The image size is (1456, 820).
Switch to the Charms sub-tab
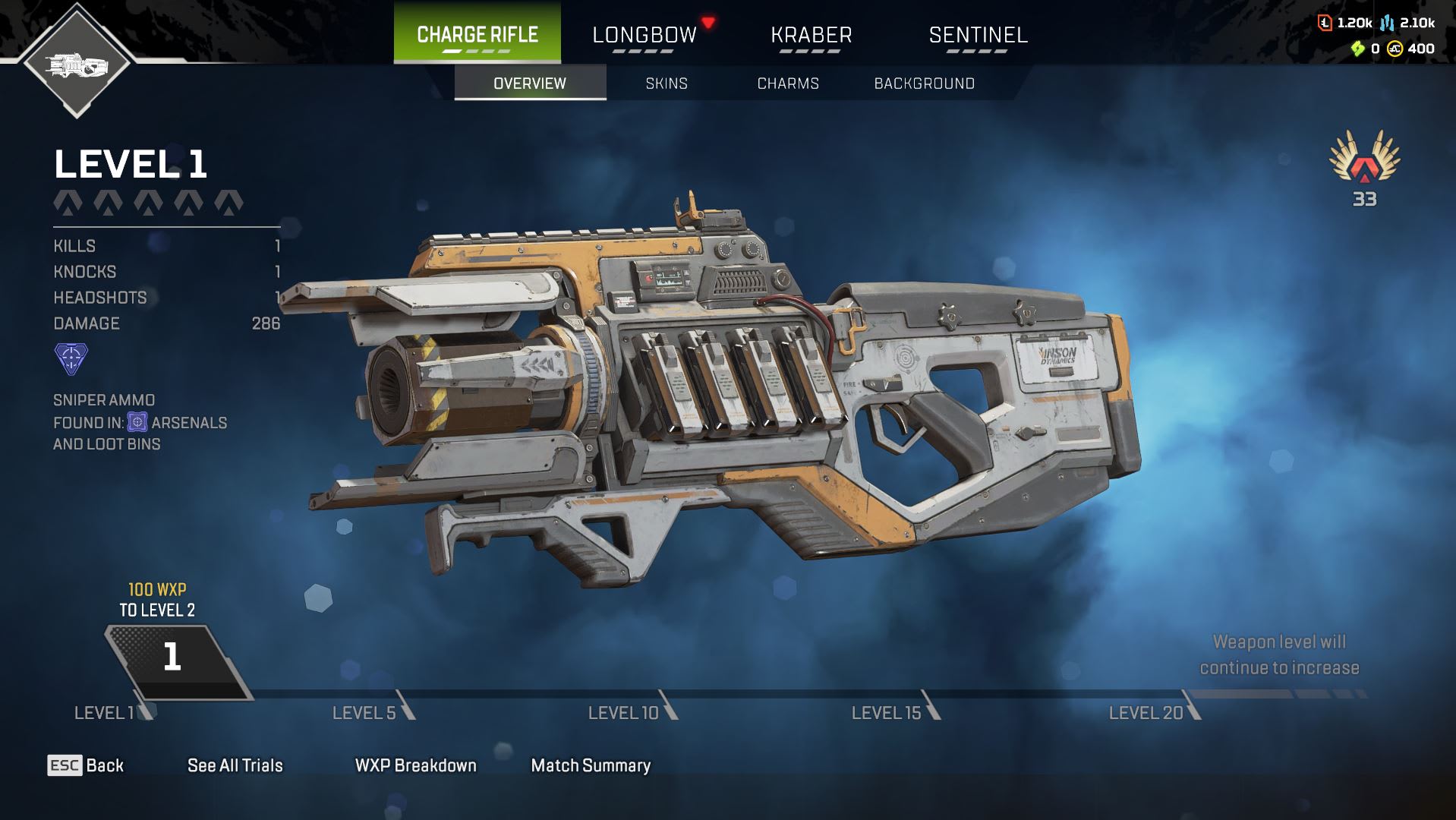pyautogui.click(x=788, y=84)
